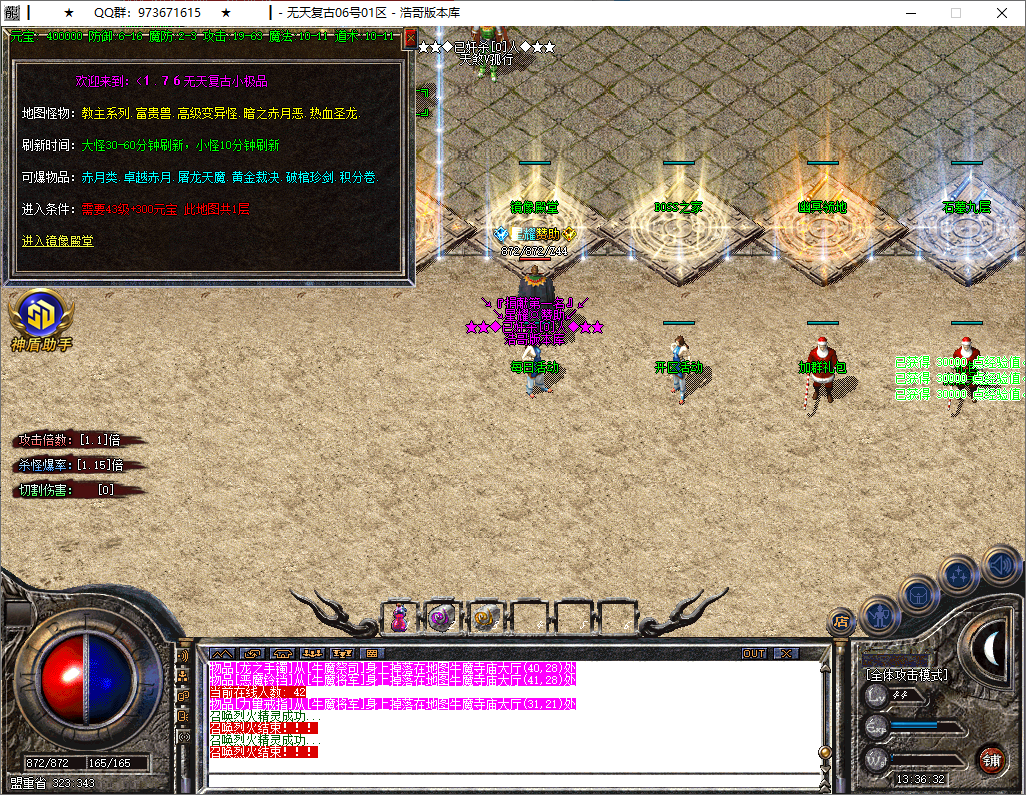Image resolution: width=1026 pixels, height=795 pixels.
Task: Toggle the 全体攻击模式 attack mode
Action: coord(906,675)
